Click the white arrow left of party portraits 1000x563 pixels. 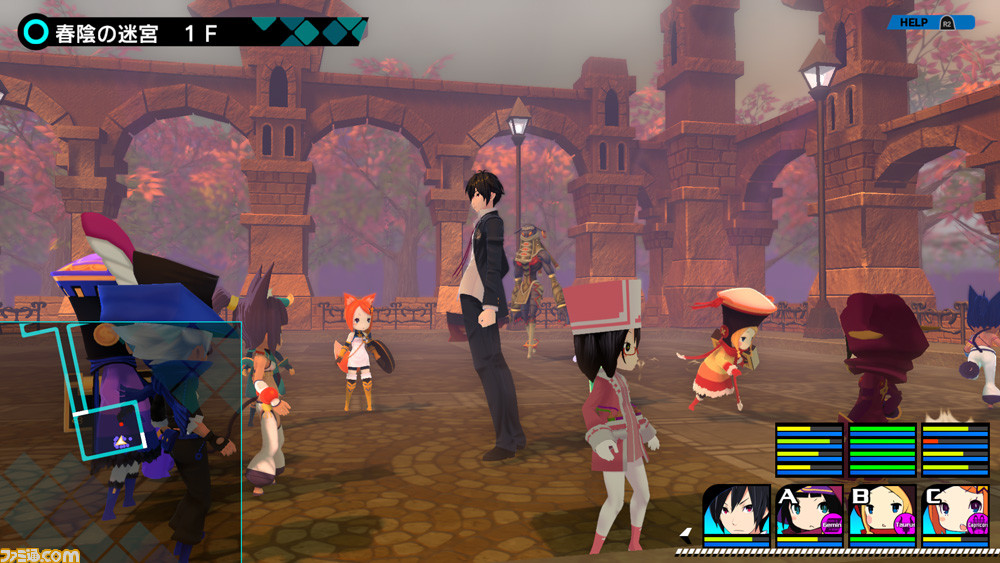(x=685, y=532)
